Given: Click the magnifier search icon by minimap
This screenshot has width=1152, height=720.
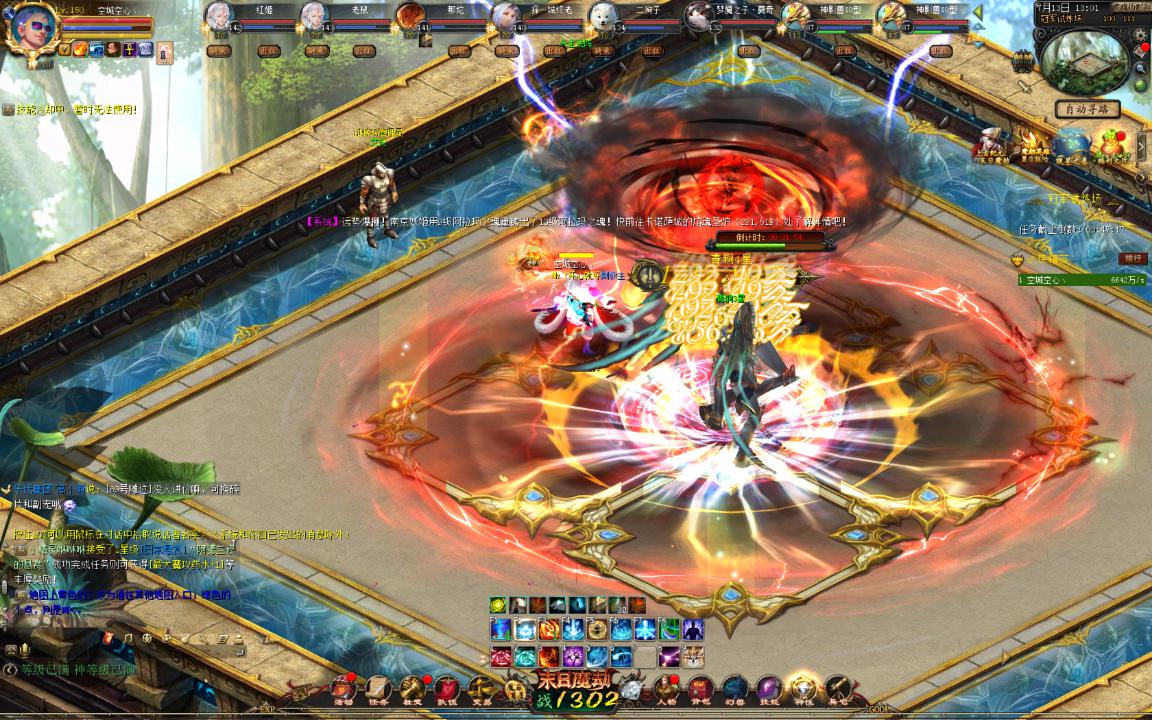Looking at the screenshot, I should tap(1141, 68).
